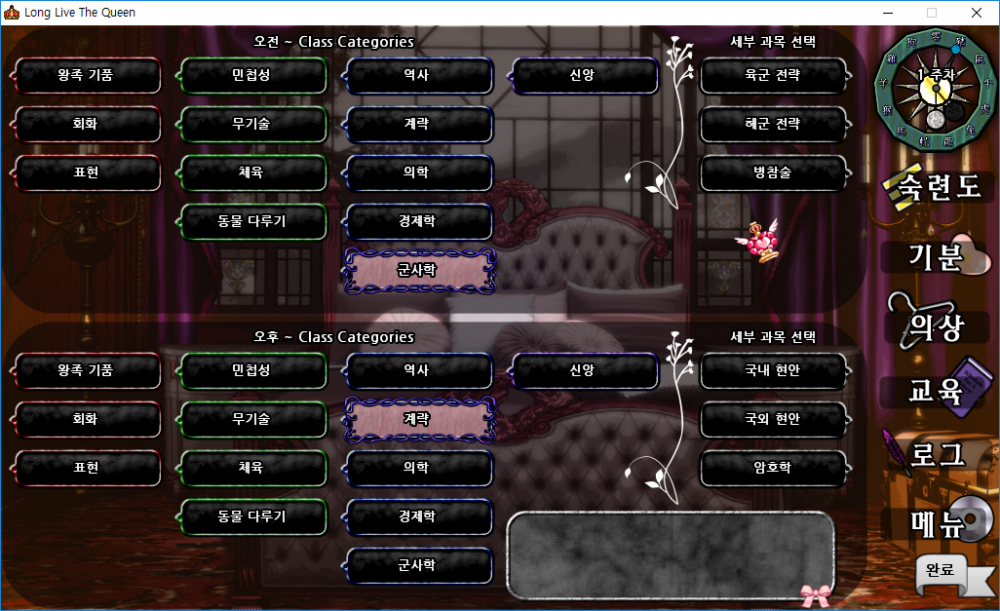This screenshot has width=1000, height=611.
Task: Close the Long Live The Queen window
Action: (x=976, y=13)
